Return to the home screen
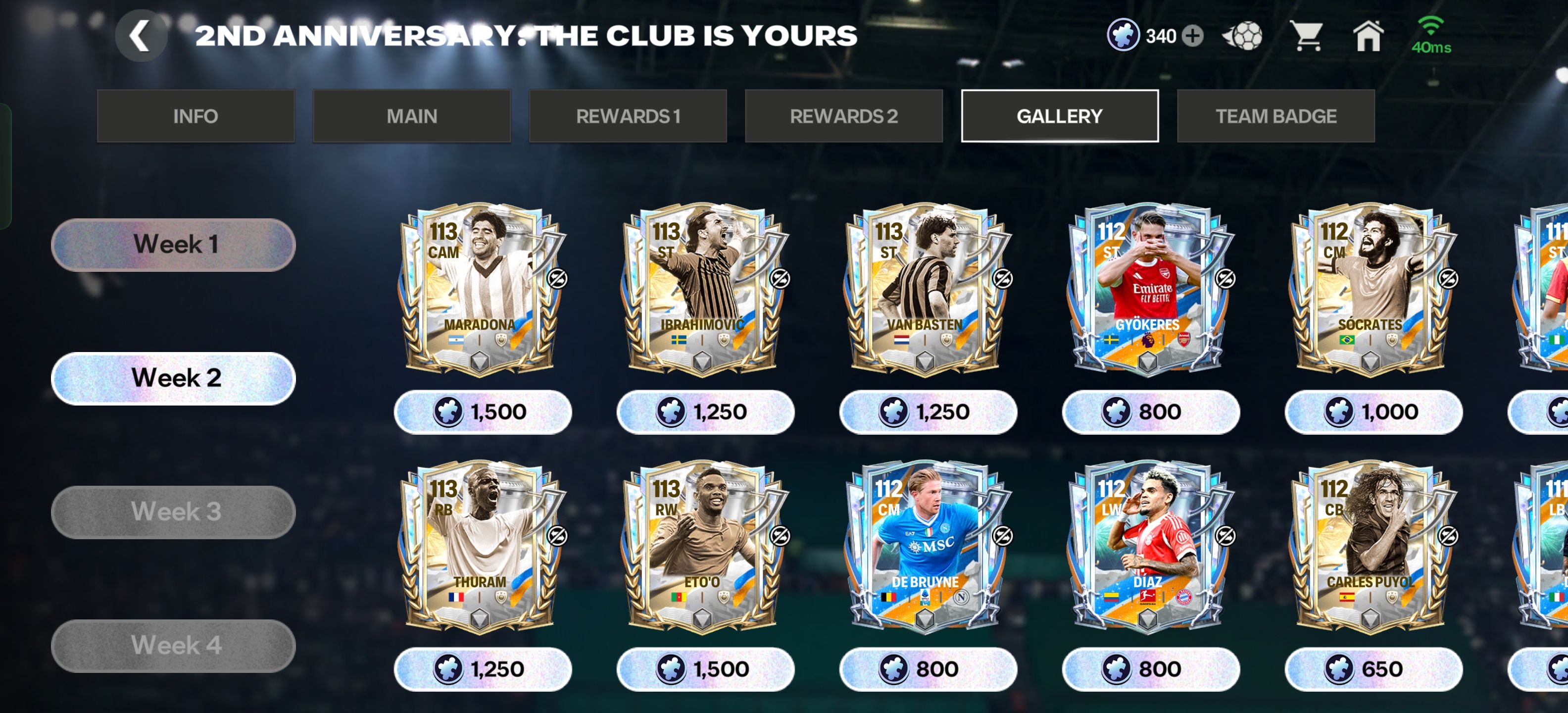Image resolution: width=1568 pixels, height=713 pixels. pyautogui.click(x=1368, y=36)
